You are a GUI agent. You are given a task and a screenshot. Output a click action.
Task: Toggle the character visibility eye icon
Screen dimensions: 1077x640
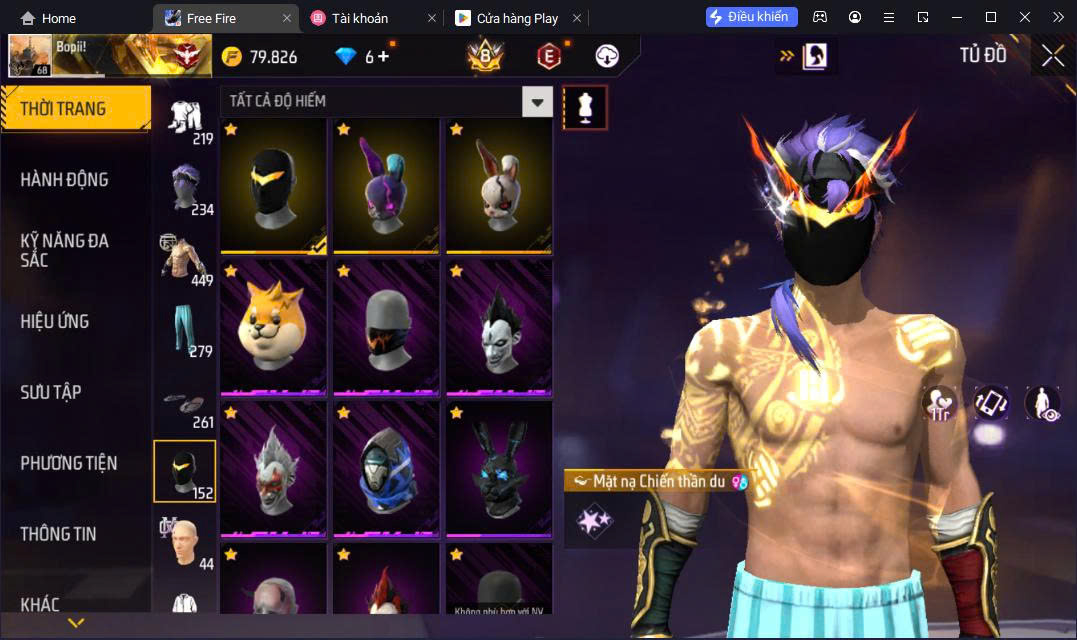[x=1043, y=403]
